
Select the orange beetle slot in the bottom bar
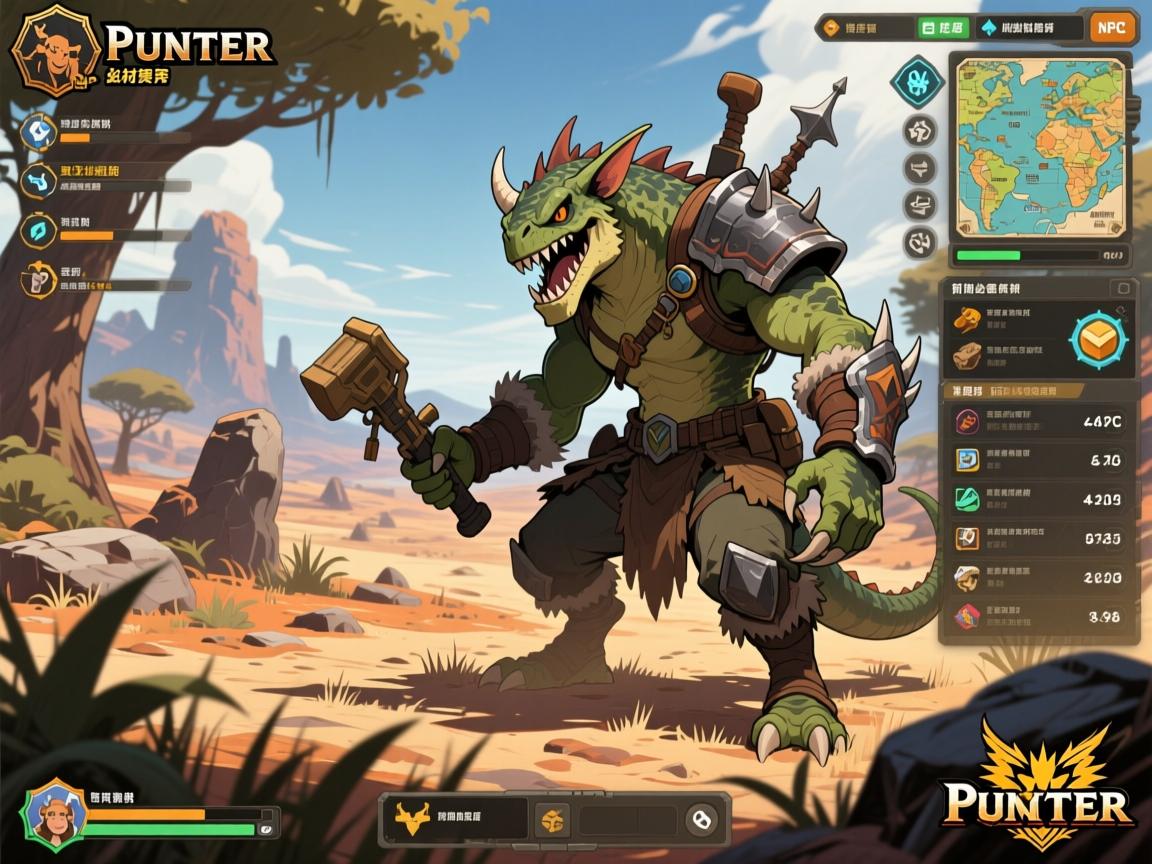pyautogui.click(x=551, y=821)
